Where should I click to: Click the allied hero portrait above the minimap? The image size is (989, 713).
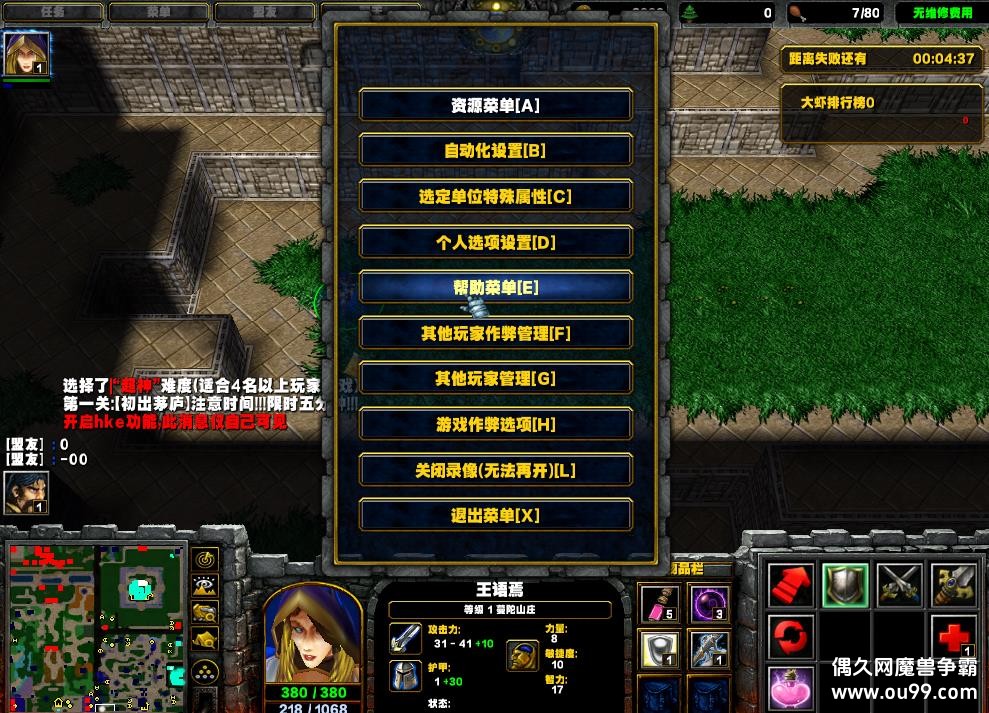(x=25, y=492)
